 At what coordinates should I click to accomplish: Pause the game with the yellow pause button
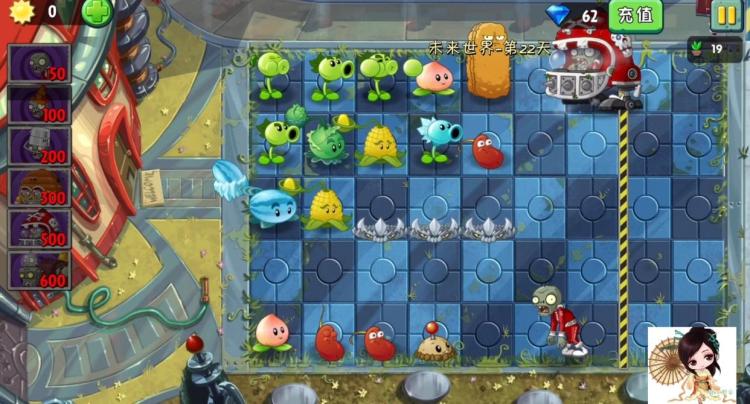(725, 15)
